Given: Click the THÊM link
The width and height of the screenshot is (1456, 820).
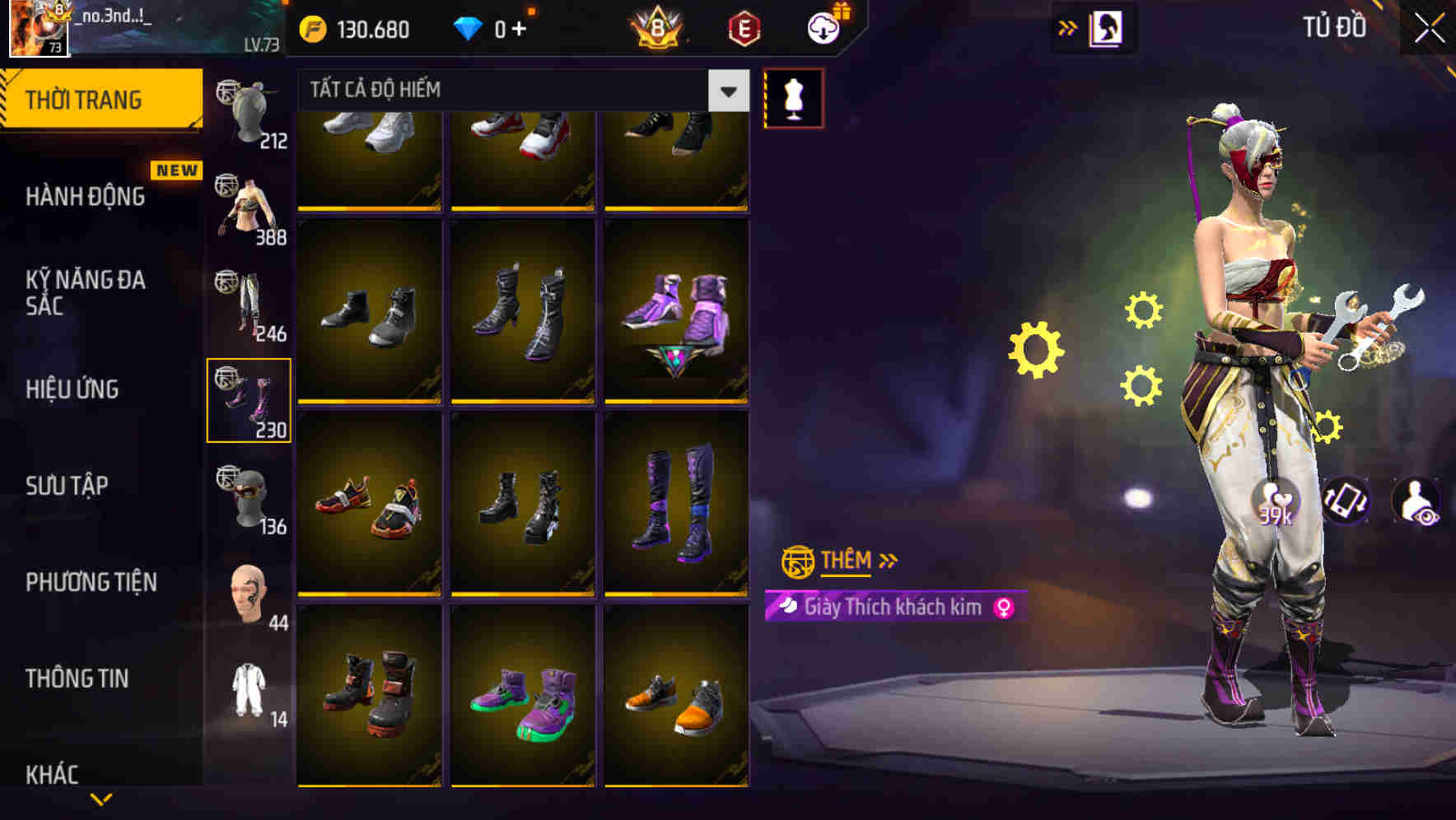Looking at the screenshot, I should (846, 561).
